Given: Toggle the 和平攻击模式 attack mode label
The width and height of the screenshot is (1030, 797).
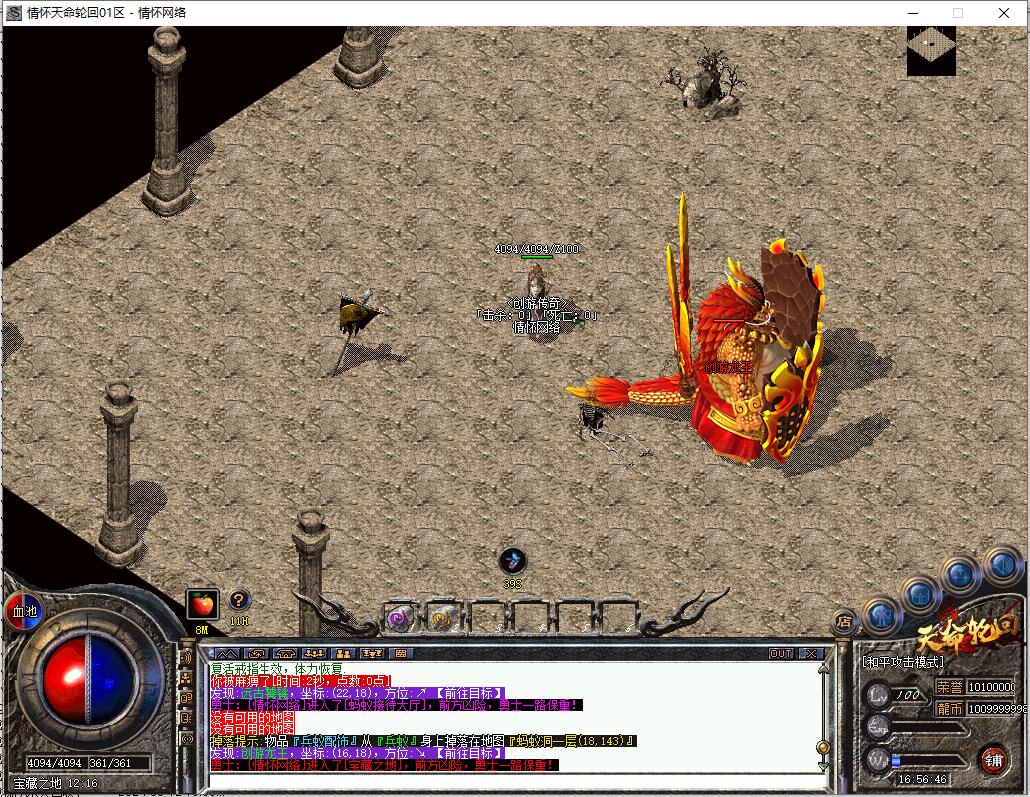Looking at the screenshot, I should 902,662.
